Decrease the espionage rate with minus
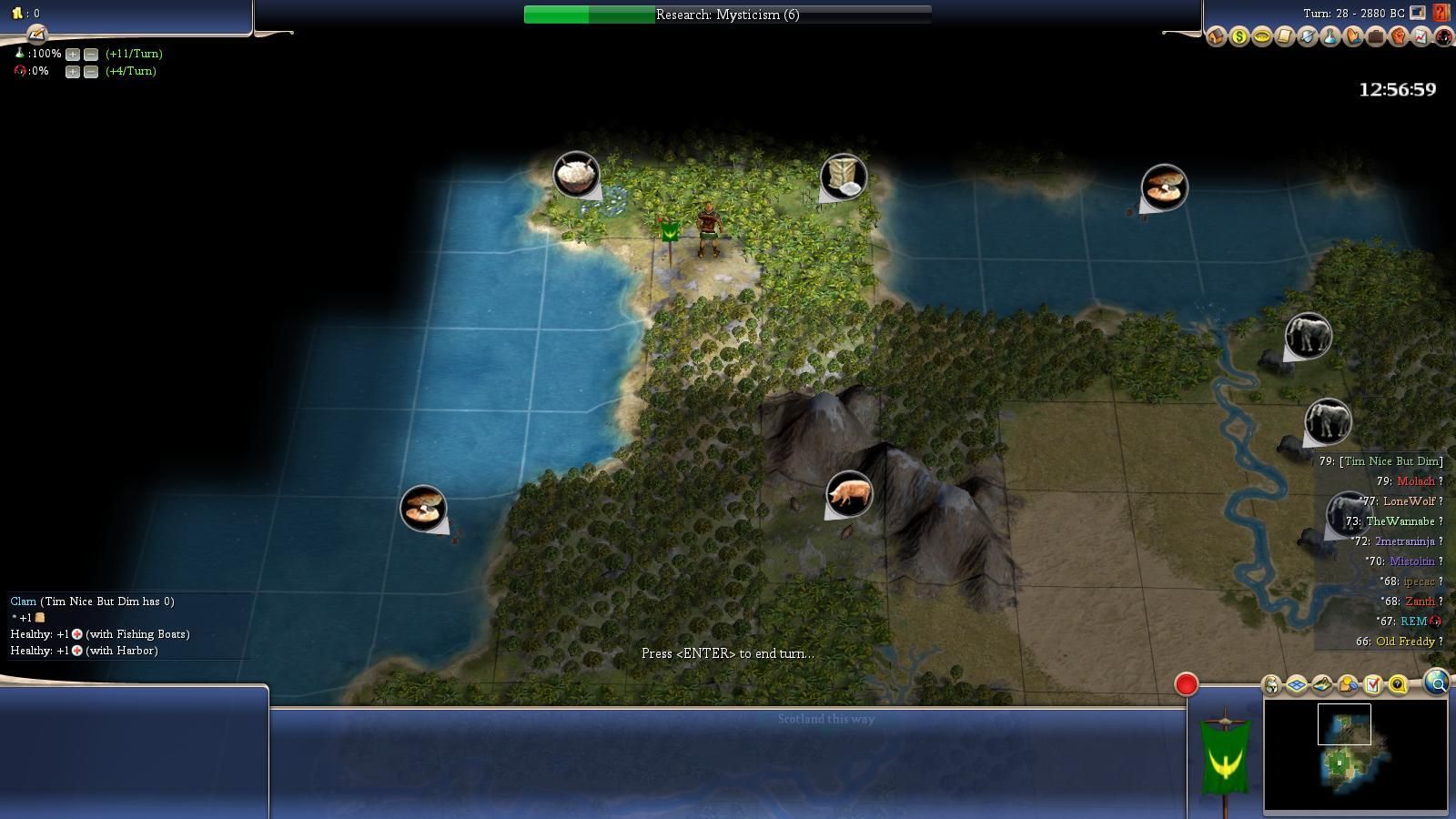The image size is (1456, 819). (91, 71)
